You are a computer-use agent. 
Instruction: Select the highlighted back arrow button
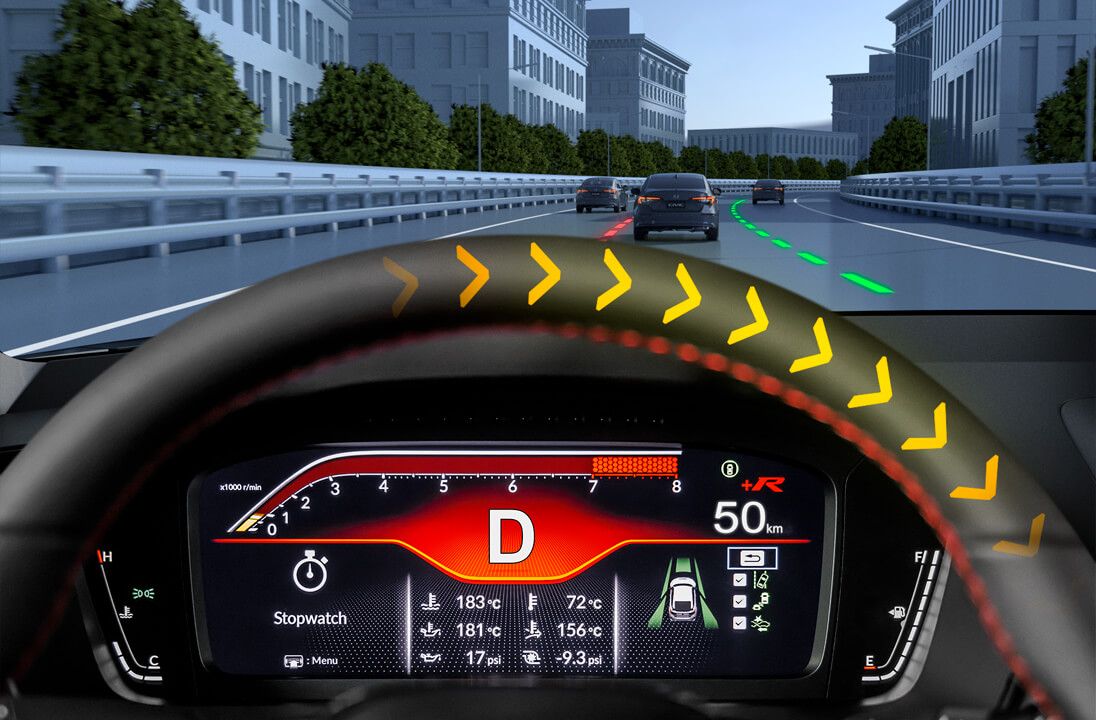point(751,559)
